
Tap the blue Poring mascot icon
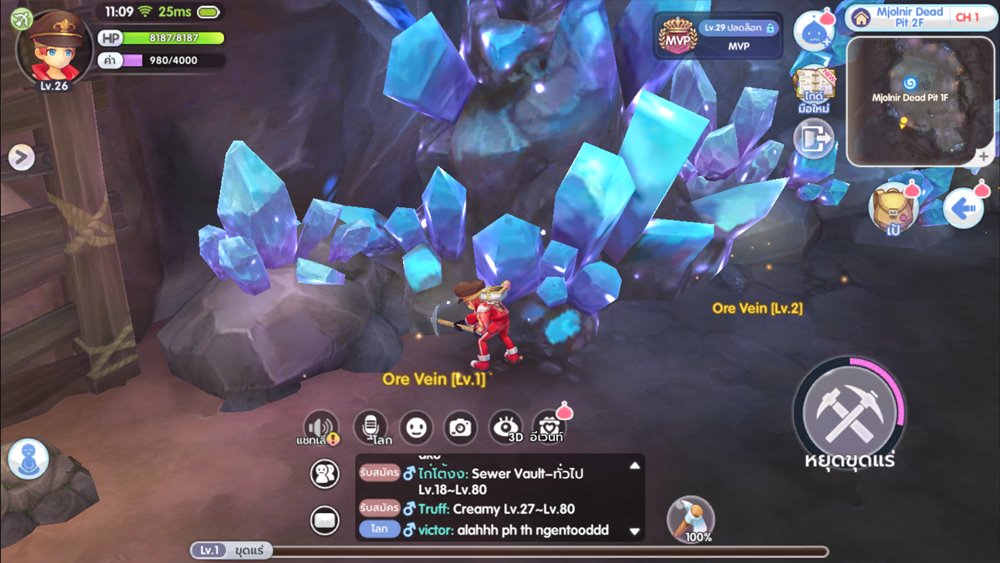point(814,32)
